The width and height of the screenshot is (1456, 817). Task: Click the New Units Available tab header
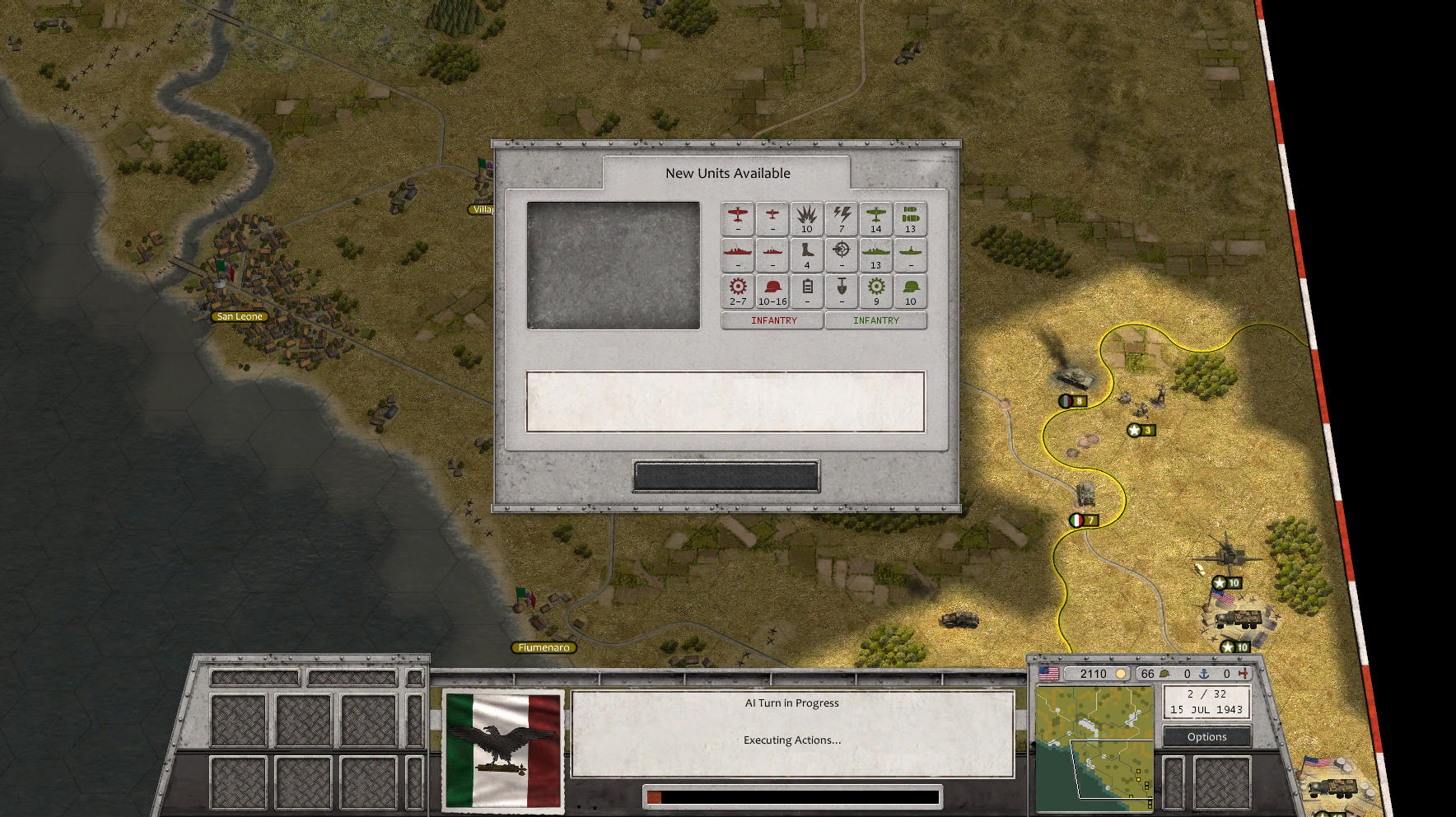point(729,173)
